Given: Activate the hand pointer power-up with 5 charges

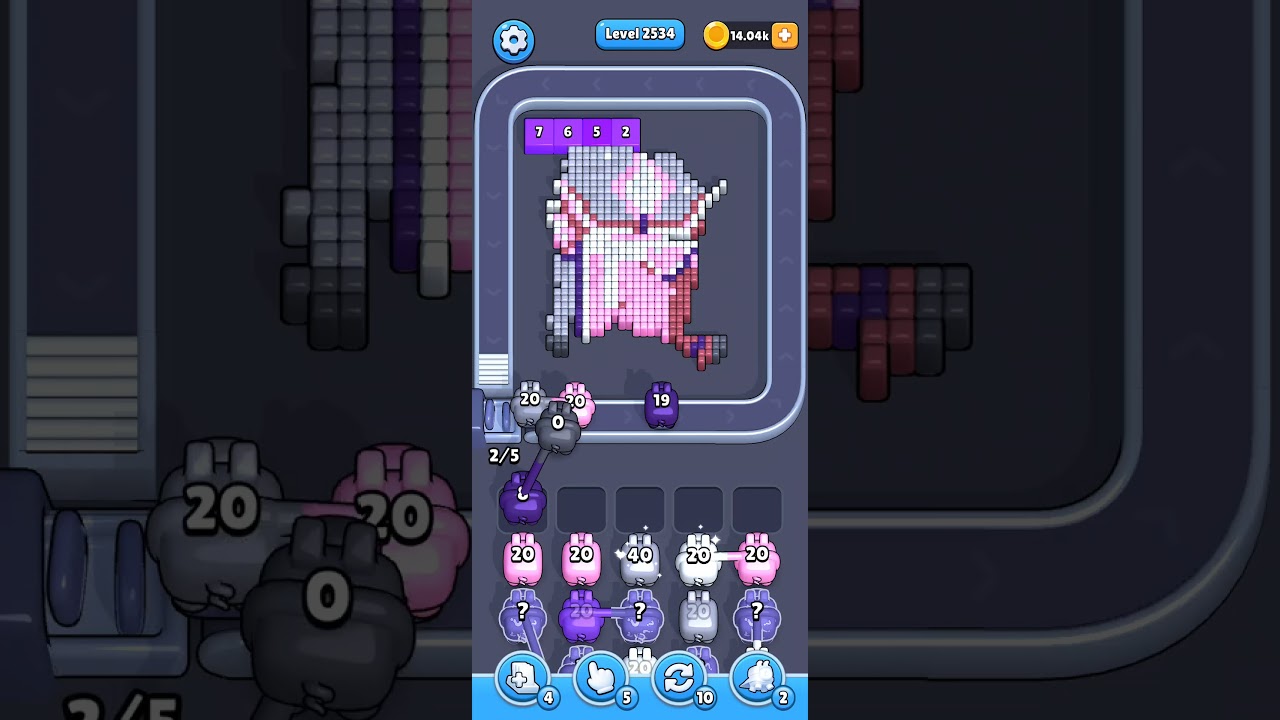Looking at the screenshot, I should coord(599,678).
